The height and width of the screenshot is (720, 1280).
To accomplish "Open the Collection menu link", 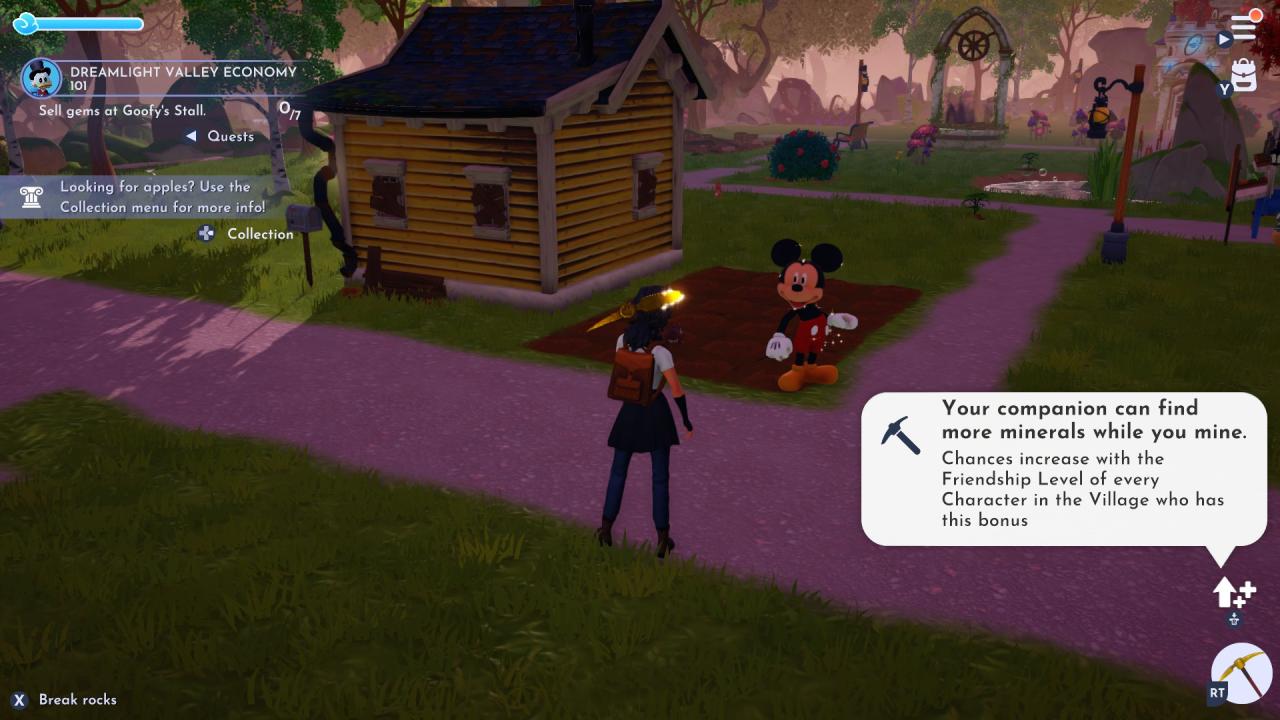I will point(259,234).
